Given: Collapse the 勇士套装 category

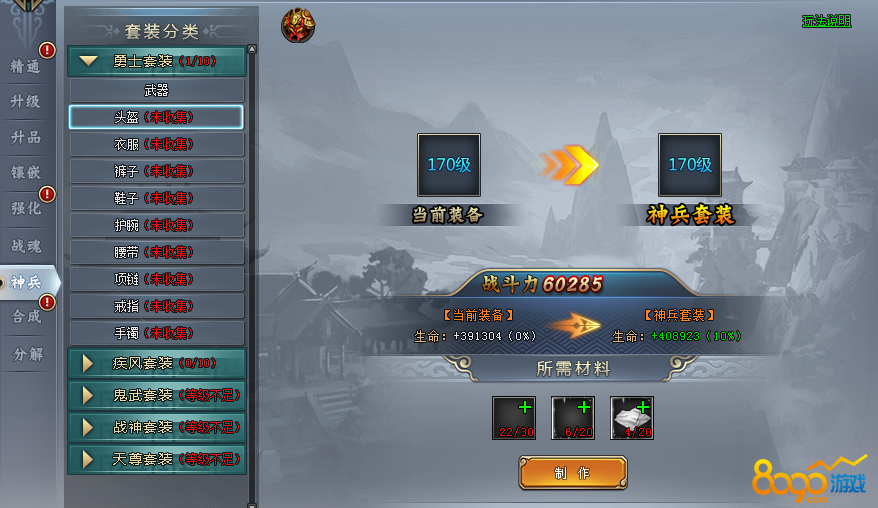Looking at the screenshot, I should [x=156, y=61].
